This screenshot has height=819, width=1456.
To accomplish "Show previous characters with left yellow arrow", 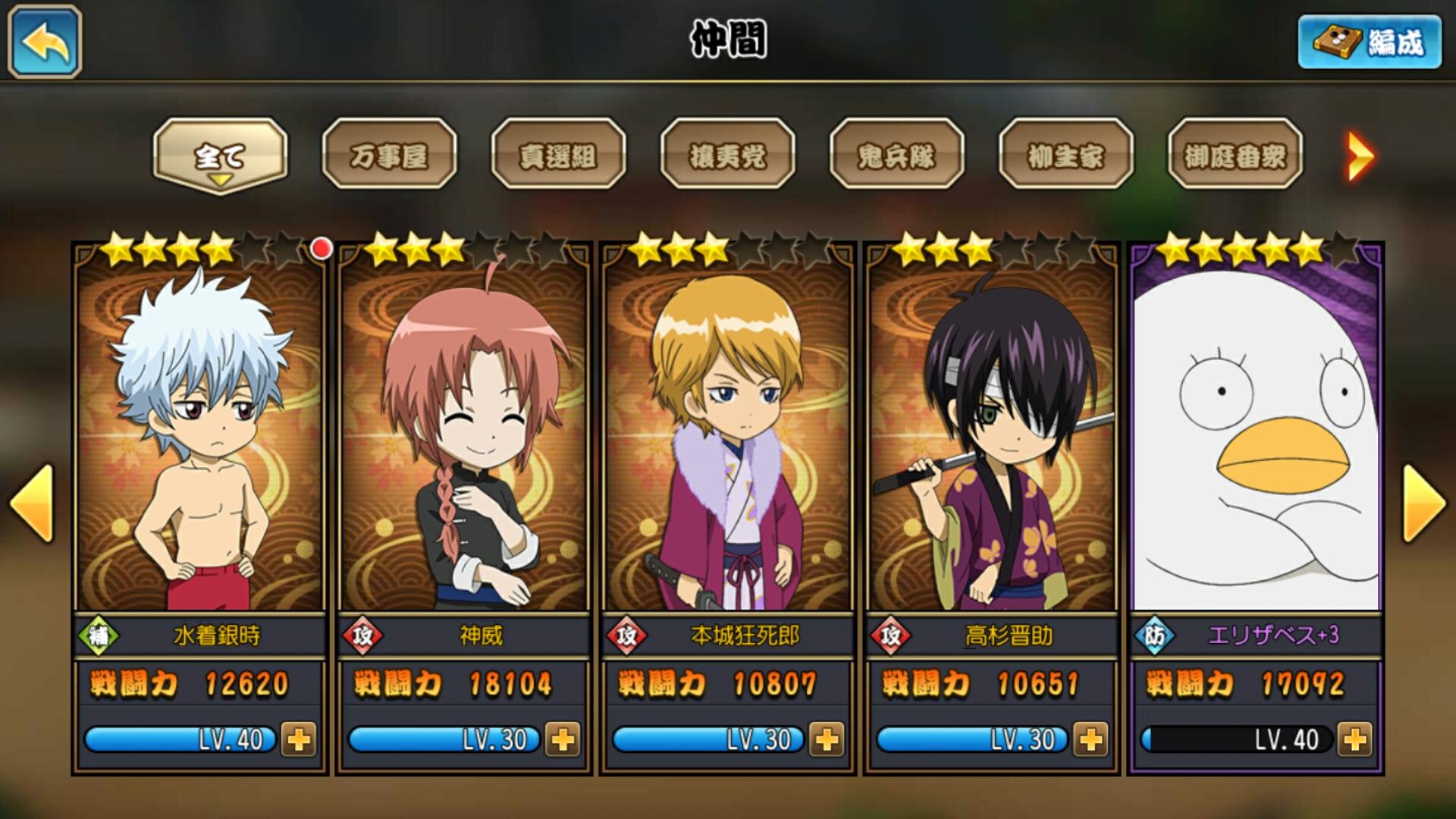I will pyautogui.click(x=32, y=504).
